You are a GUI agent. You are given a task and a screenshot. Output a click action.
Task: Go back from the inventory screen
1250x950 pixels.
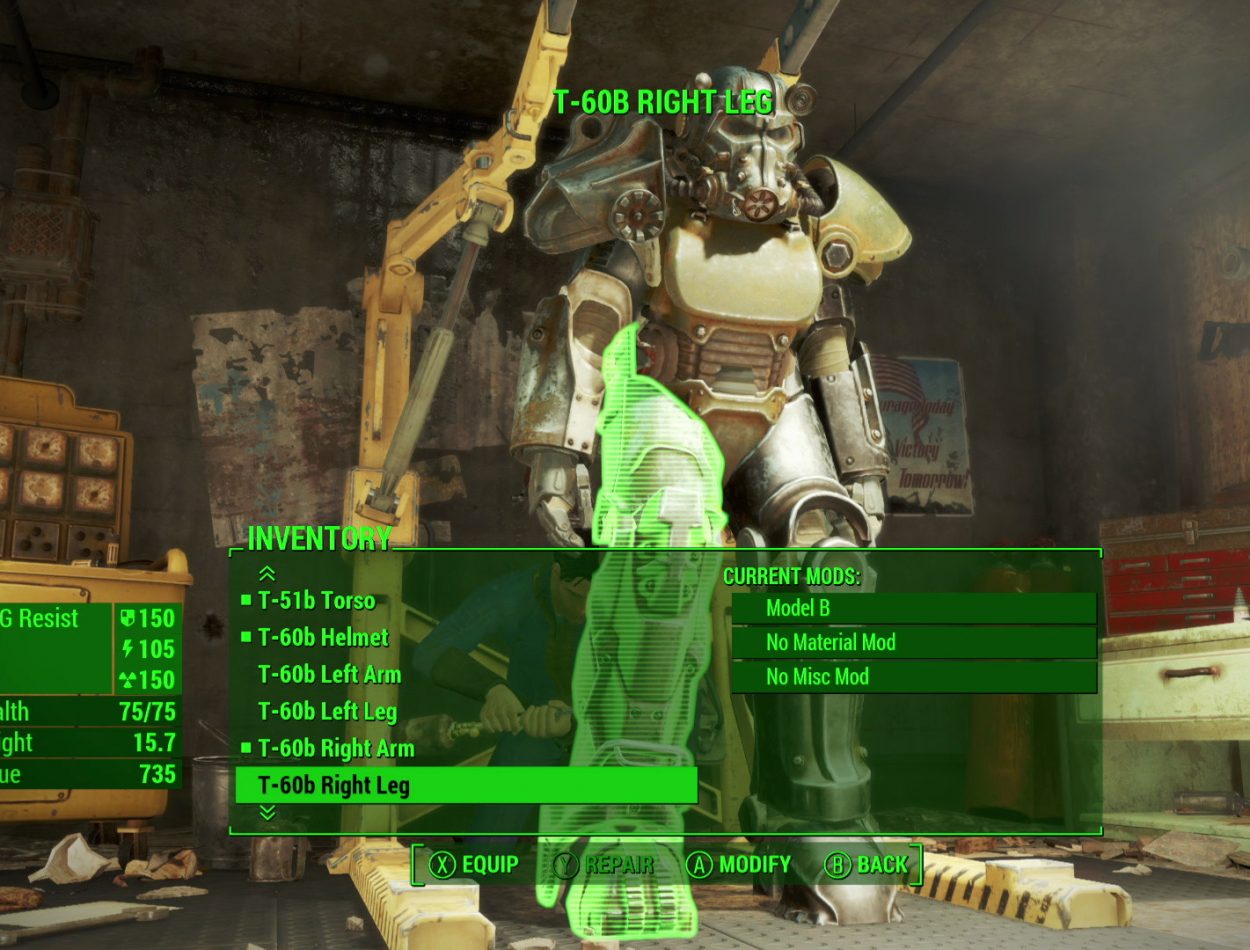pyautogui.click(x=866, y=865)
